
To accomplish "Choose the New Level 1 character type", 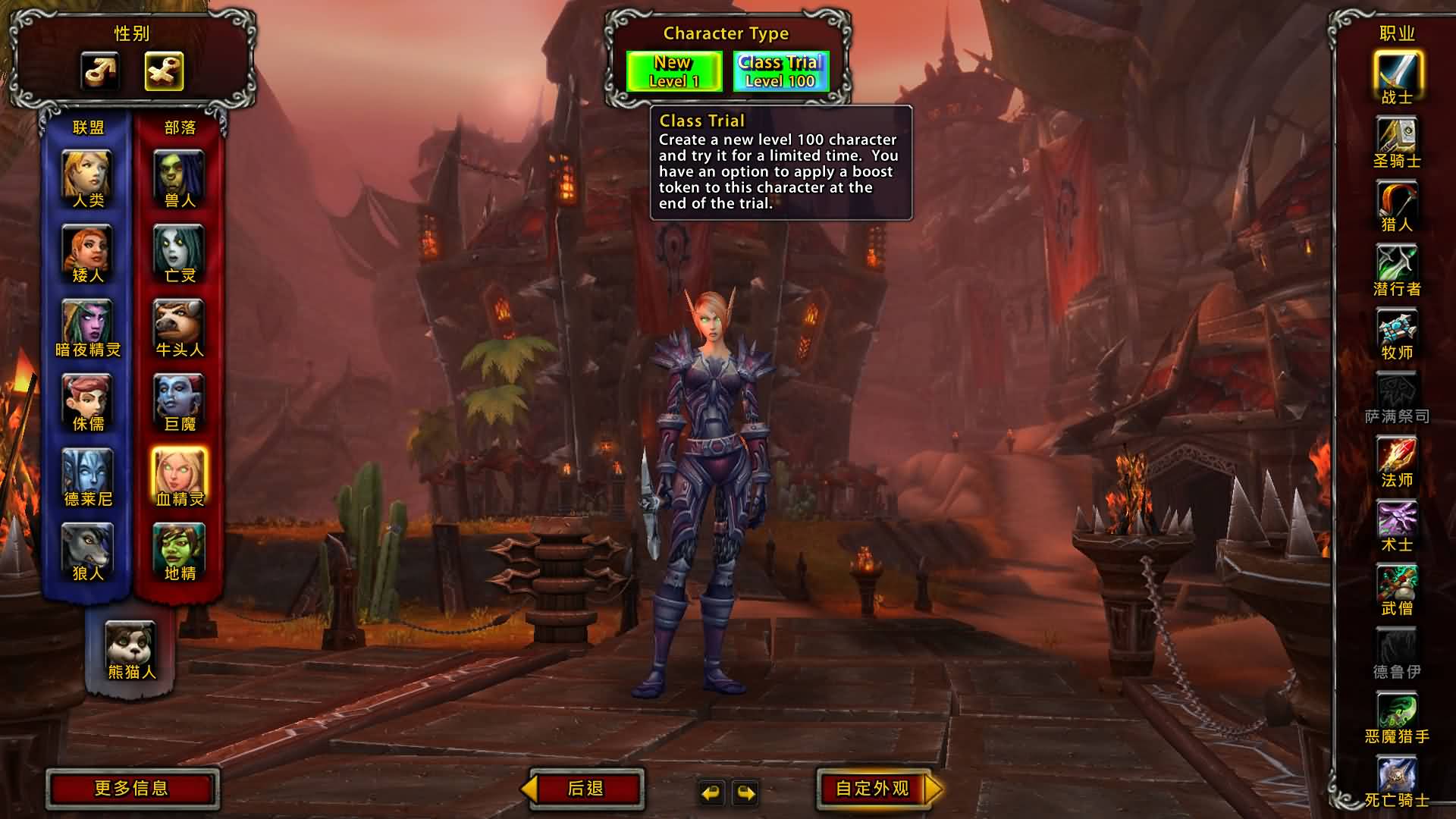I will 673,71.
